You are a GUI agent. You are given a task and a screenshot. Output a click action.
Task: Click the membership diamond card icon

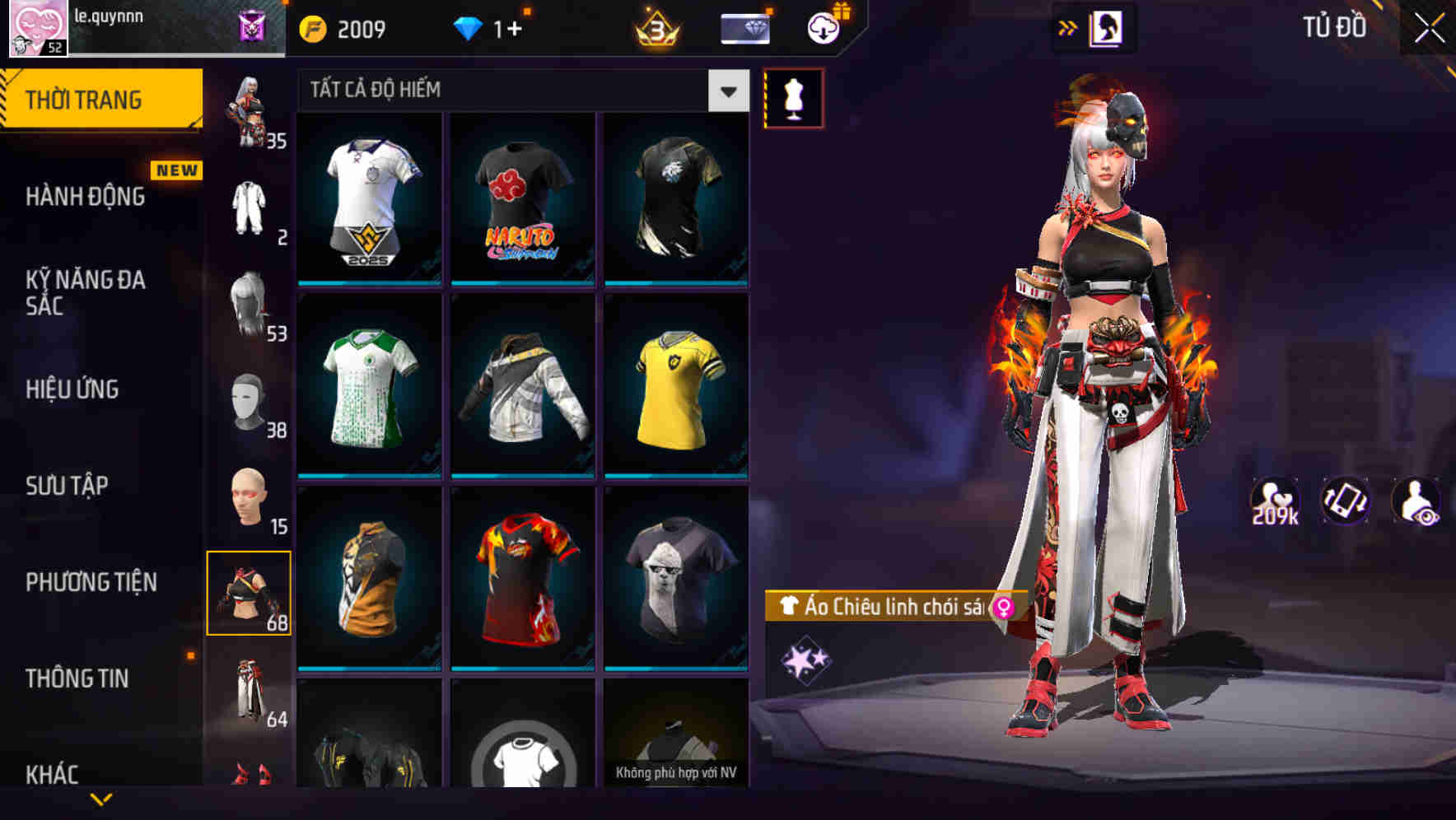744,29
